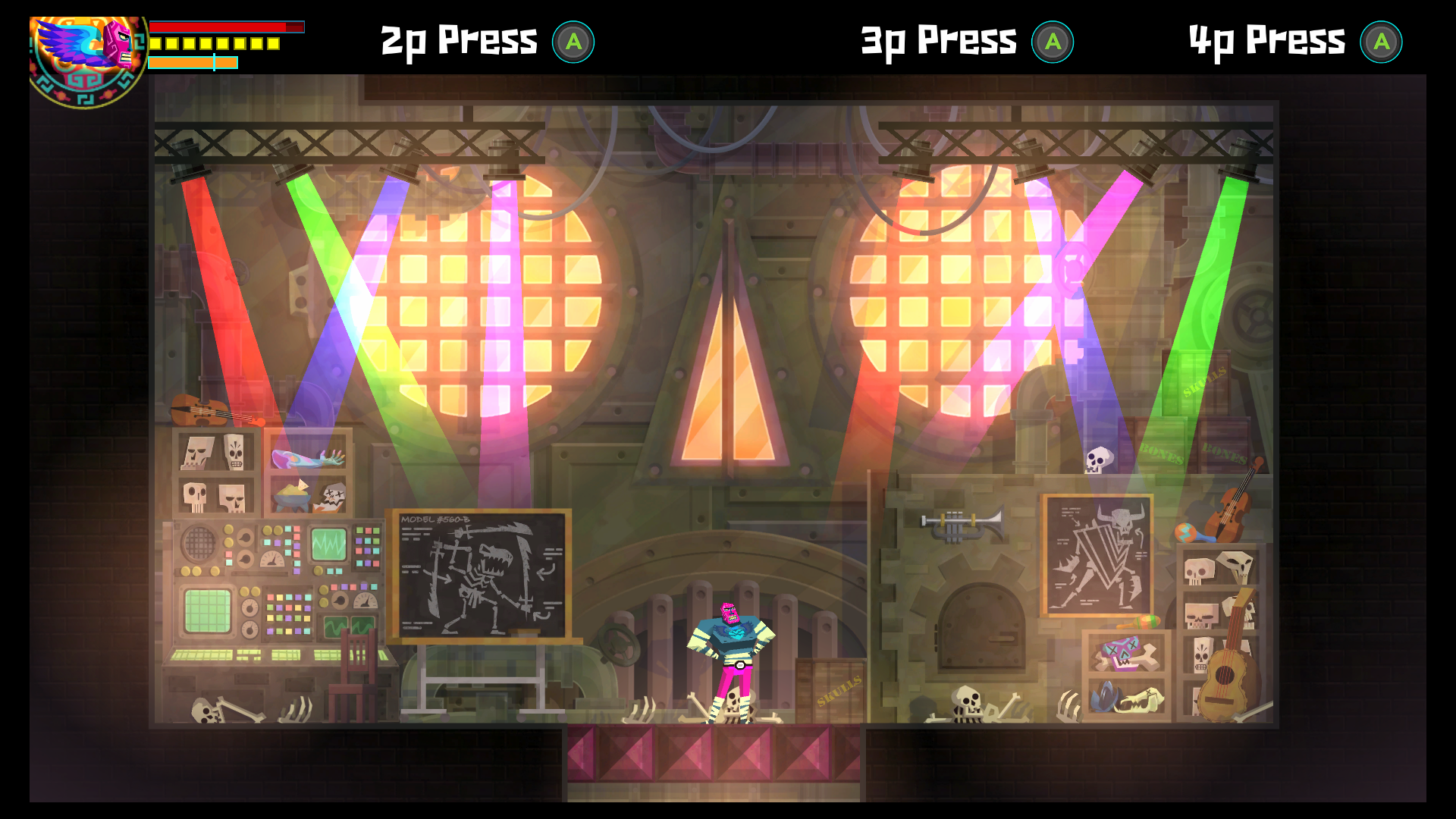Toggle a knob on the laboratory console
1456x819 pixels.
(244, 537)
